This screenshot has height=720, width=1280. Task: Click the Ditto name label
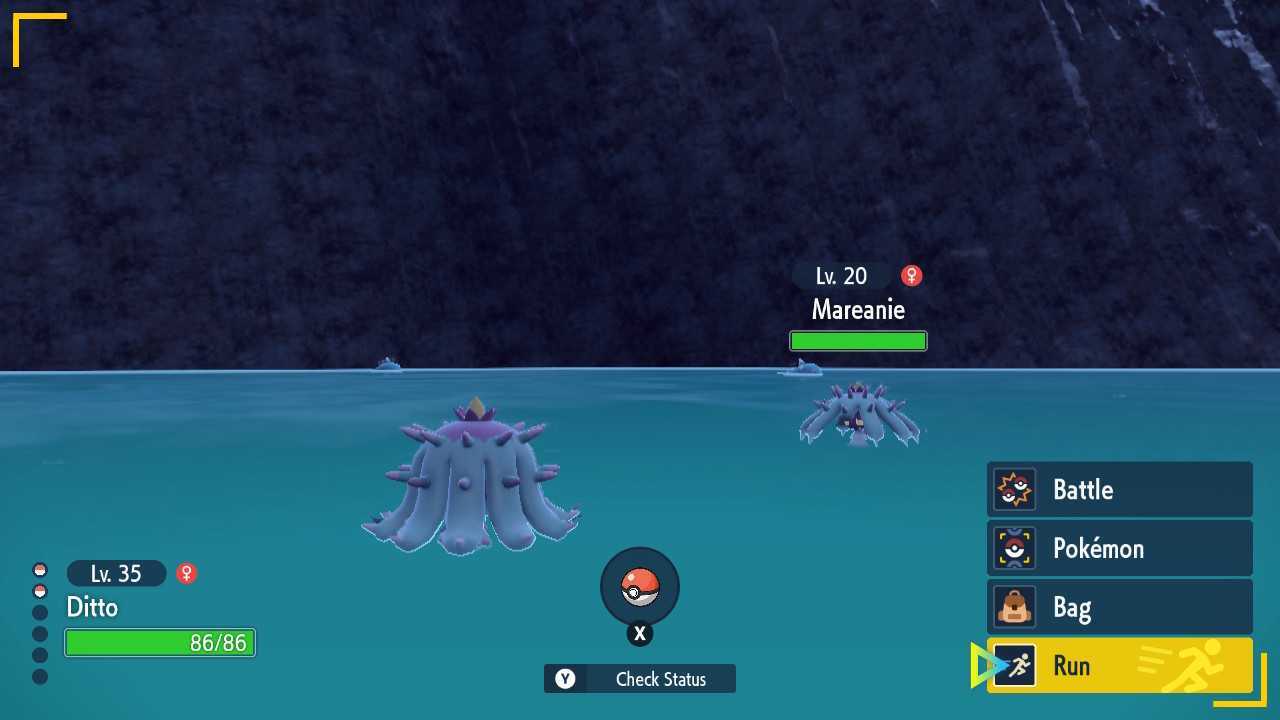coord(92,608)
